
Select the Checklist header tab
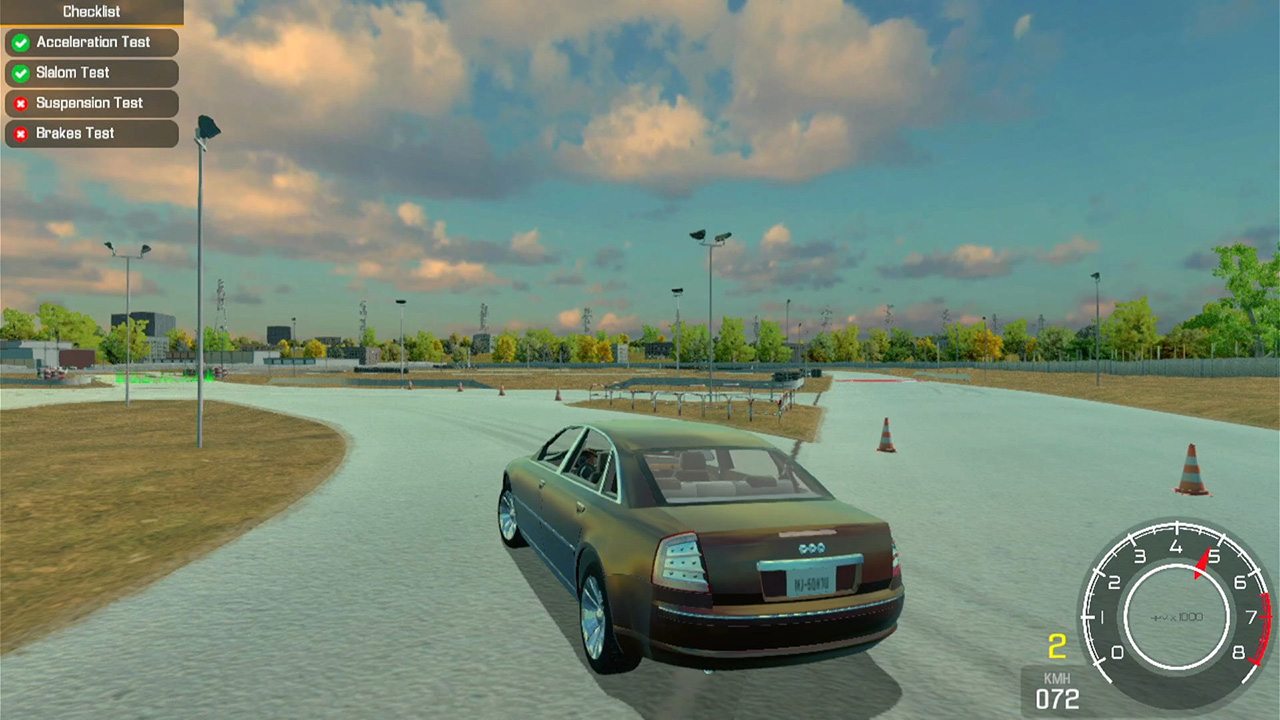pos(92,11)
